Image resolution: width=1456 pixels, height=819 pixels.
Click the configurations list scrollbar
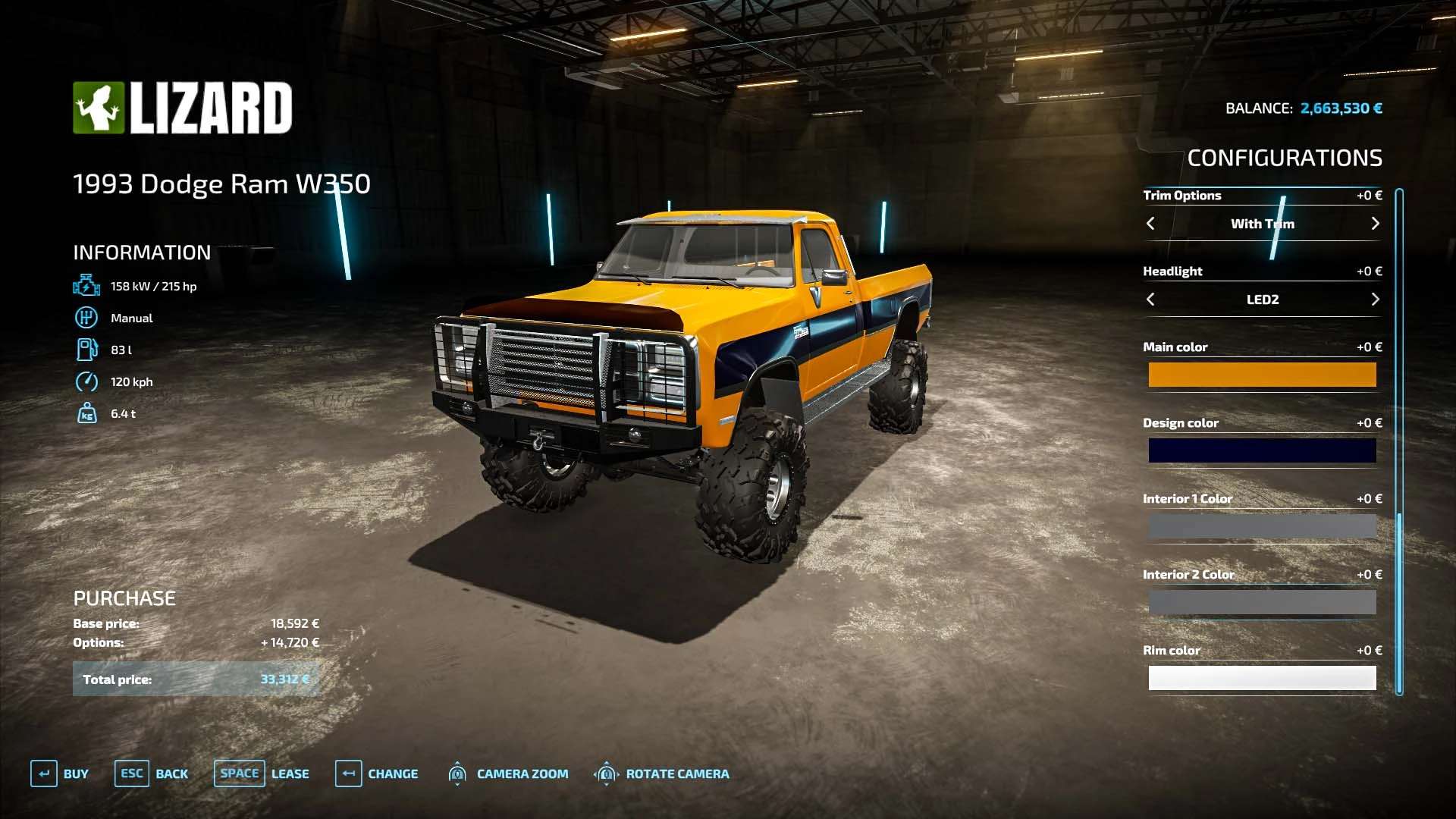tap(1399, 440)
